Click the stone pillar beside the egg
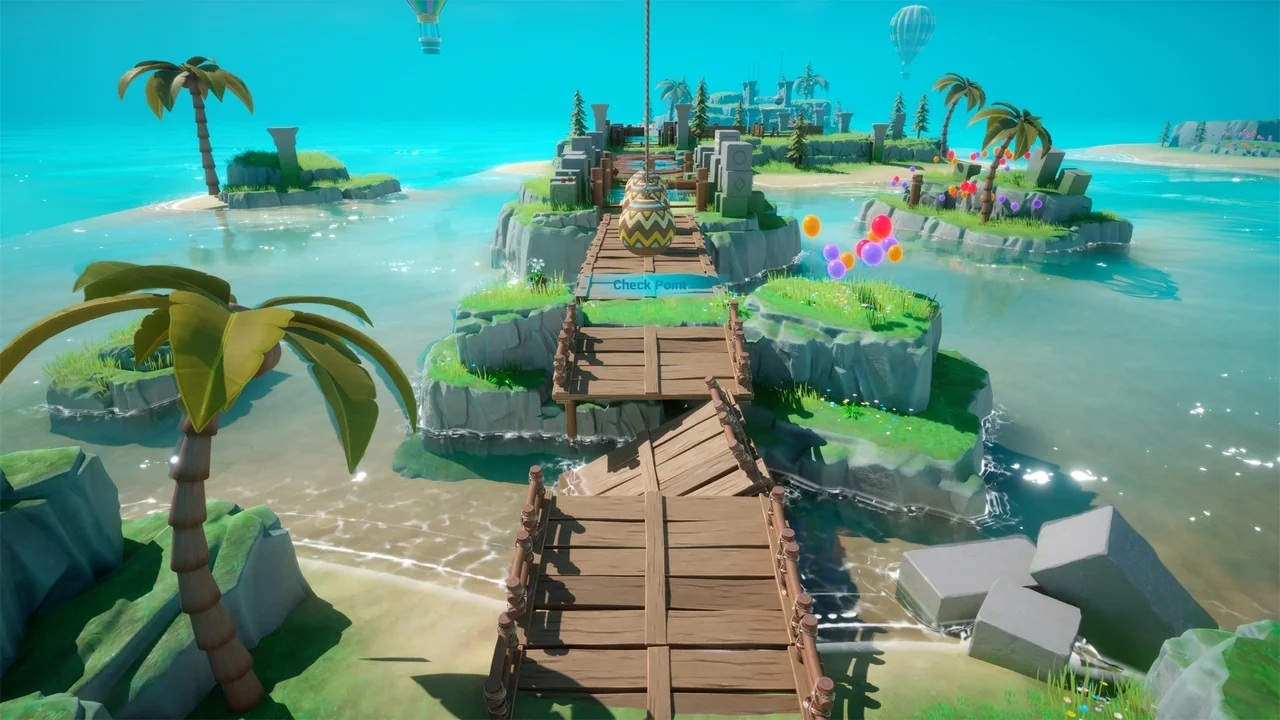 pyautogui.click(x=734, y=178)
